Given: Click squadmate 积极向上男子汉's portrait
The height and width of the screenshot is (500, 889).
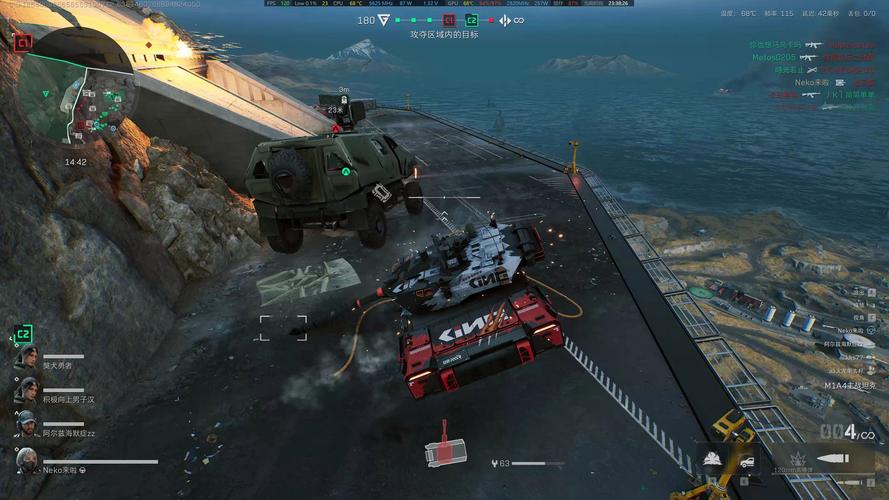Looking at the screenshot, I should 27,391.
